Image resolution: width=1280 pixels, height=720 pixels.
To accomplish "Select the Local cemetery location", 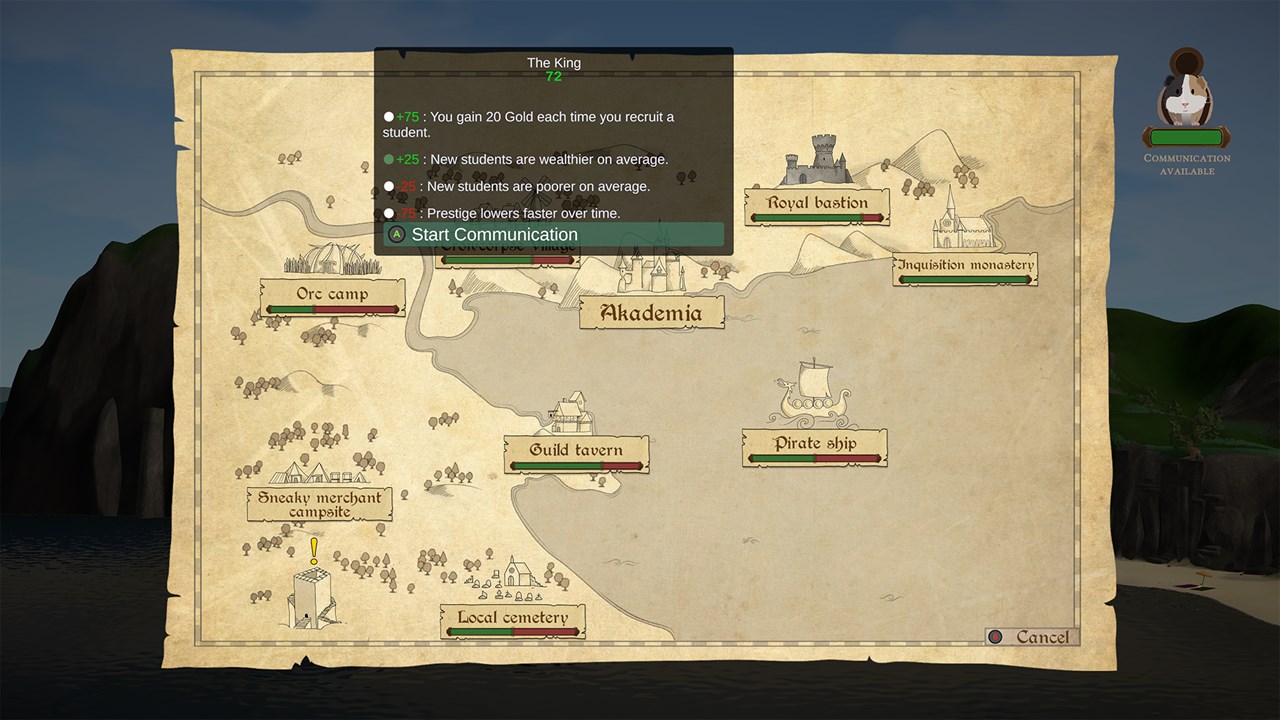I will point(512,619).
